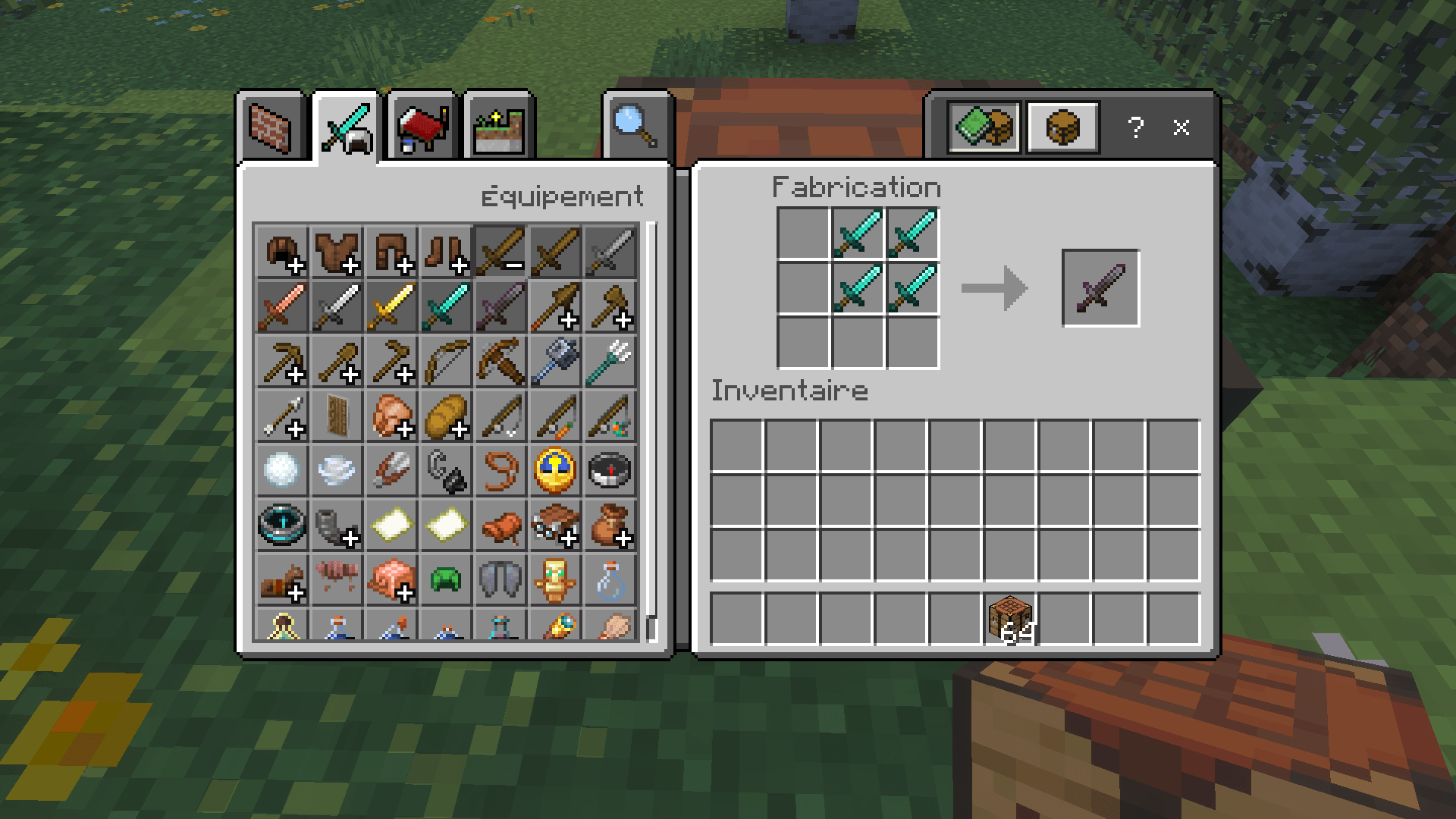Viewport: 1456px width, 819px height.
Task: Grab the trident from the list
Action: 611,362
